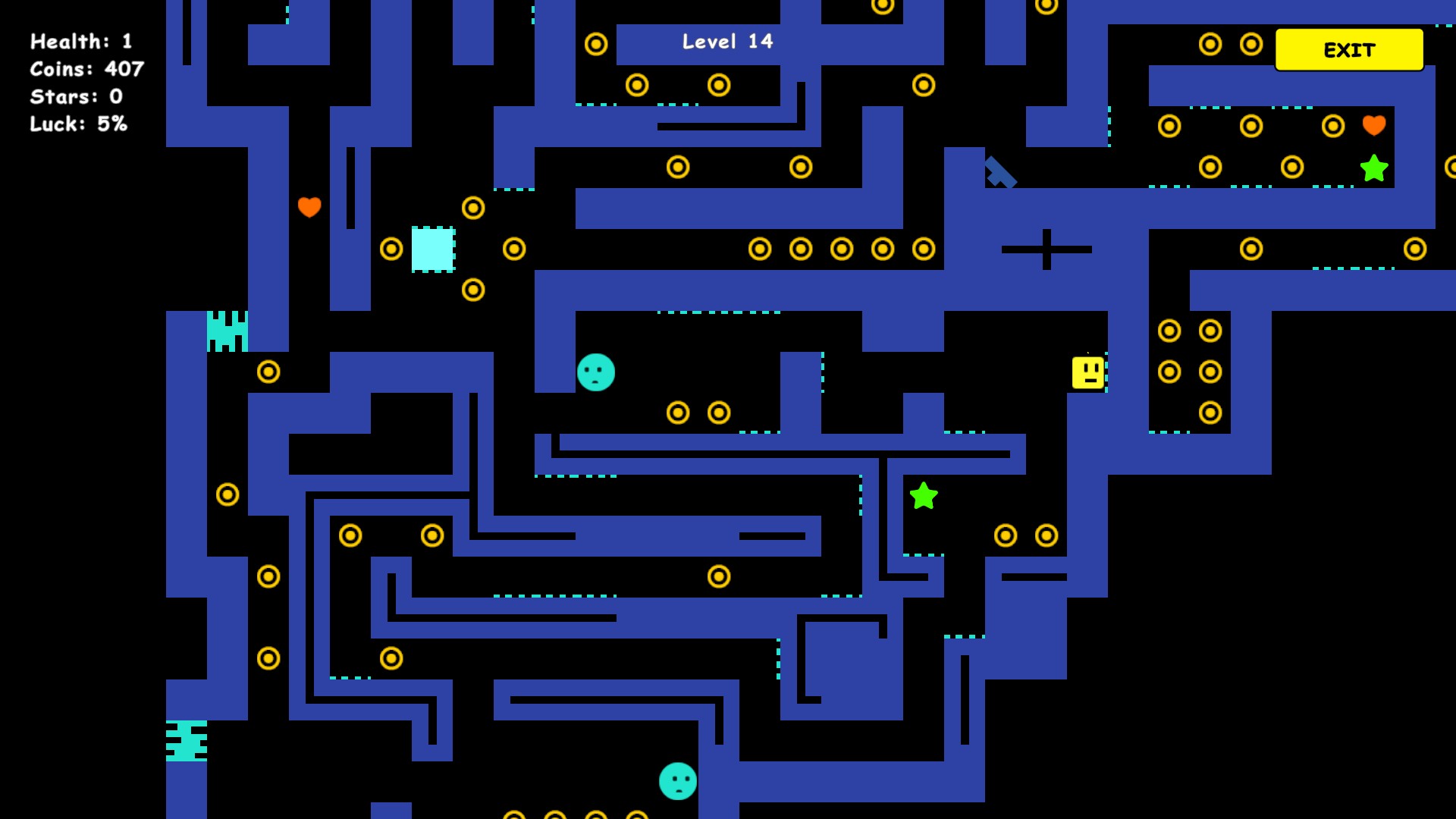The image size is (1456, 819).
Task: Click the teal enemy face at the bottom
Action: point(677,780)
